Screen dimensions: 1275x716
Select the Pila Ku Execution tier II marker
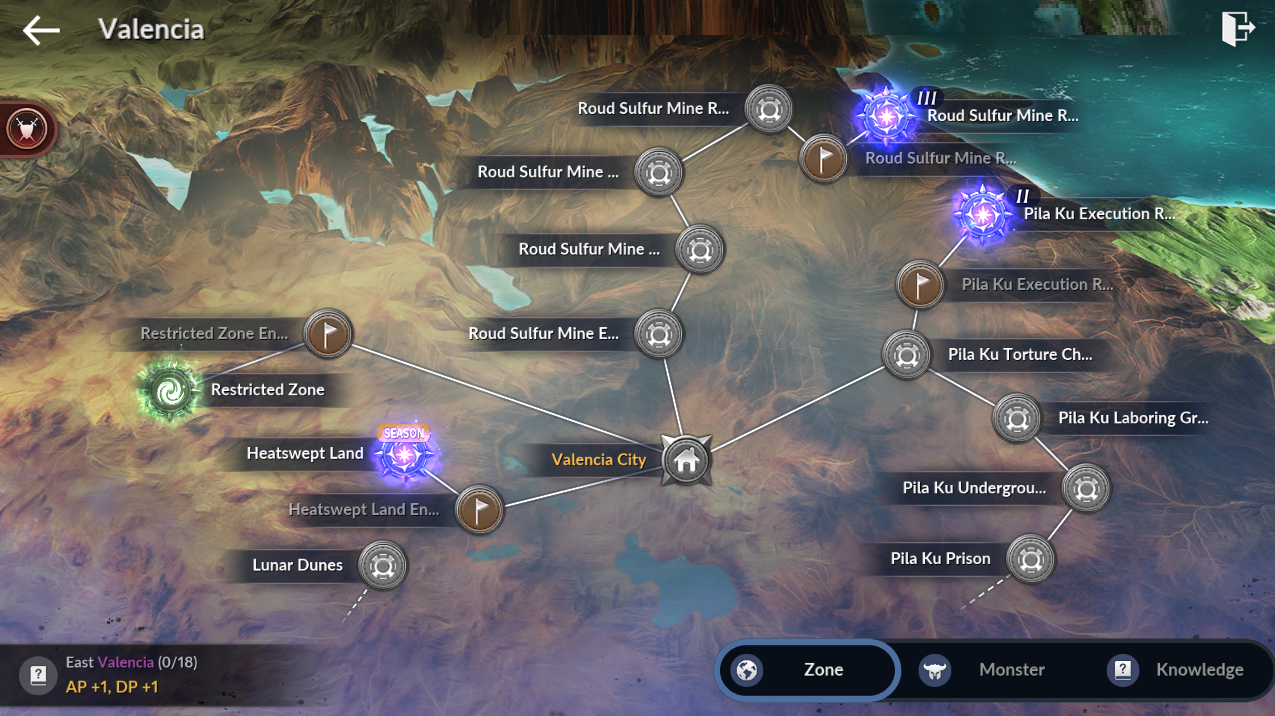click(x=982, y=212)
